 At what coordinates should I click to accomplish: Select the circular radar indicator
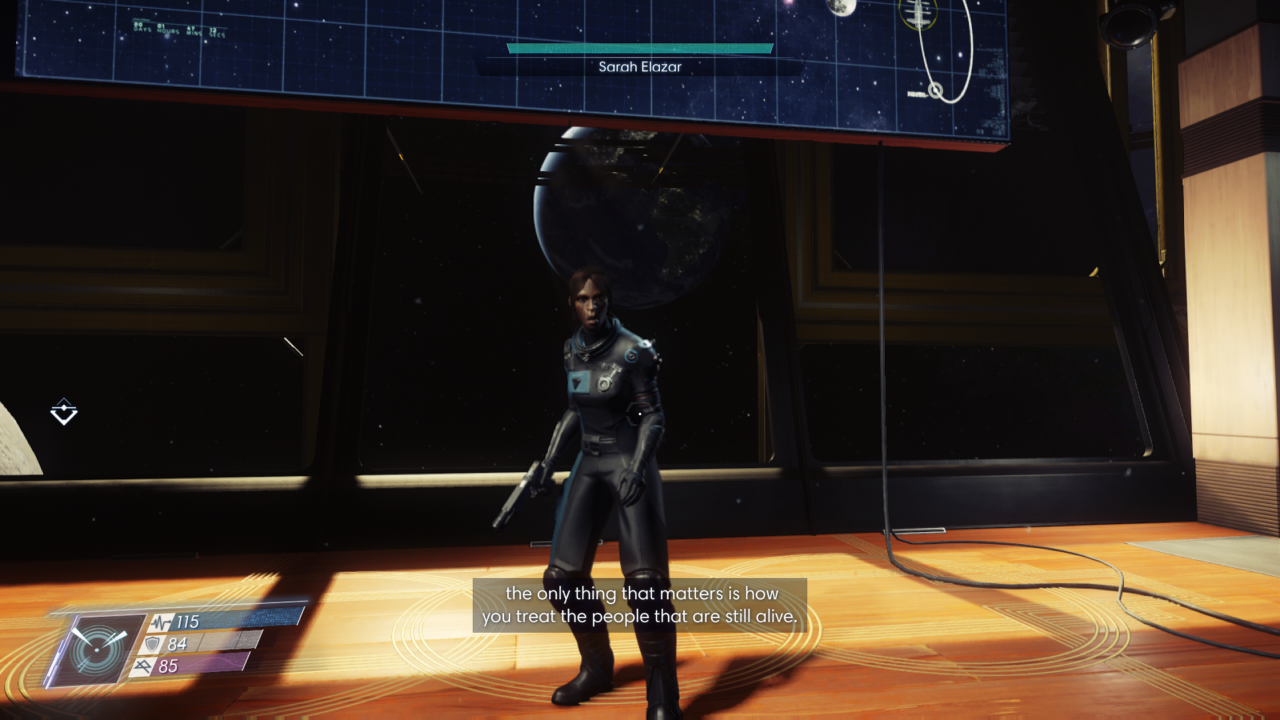tap(97, 649)
